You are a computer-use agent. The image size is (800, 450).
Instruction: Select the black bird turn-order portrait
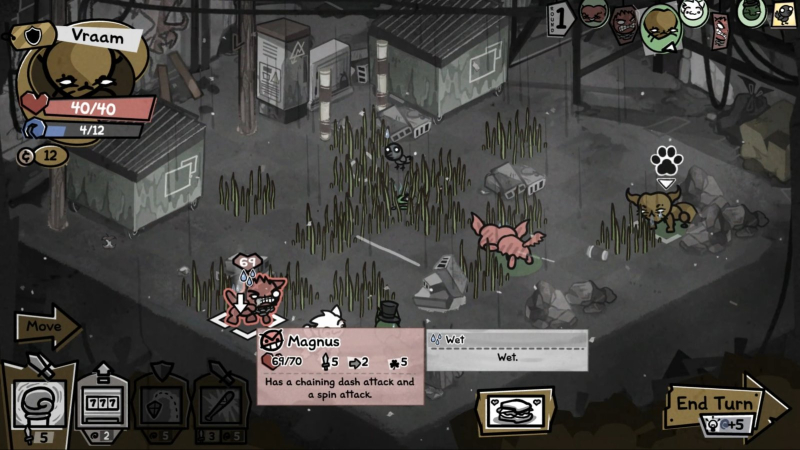click(783, 12)
